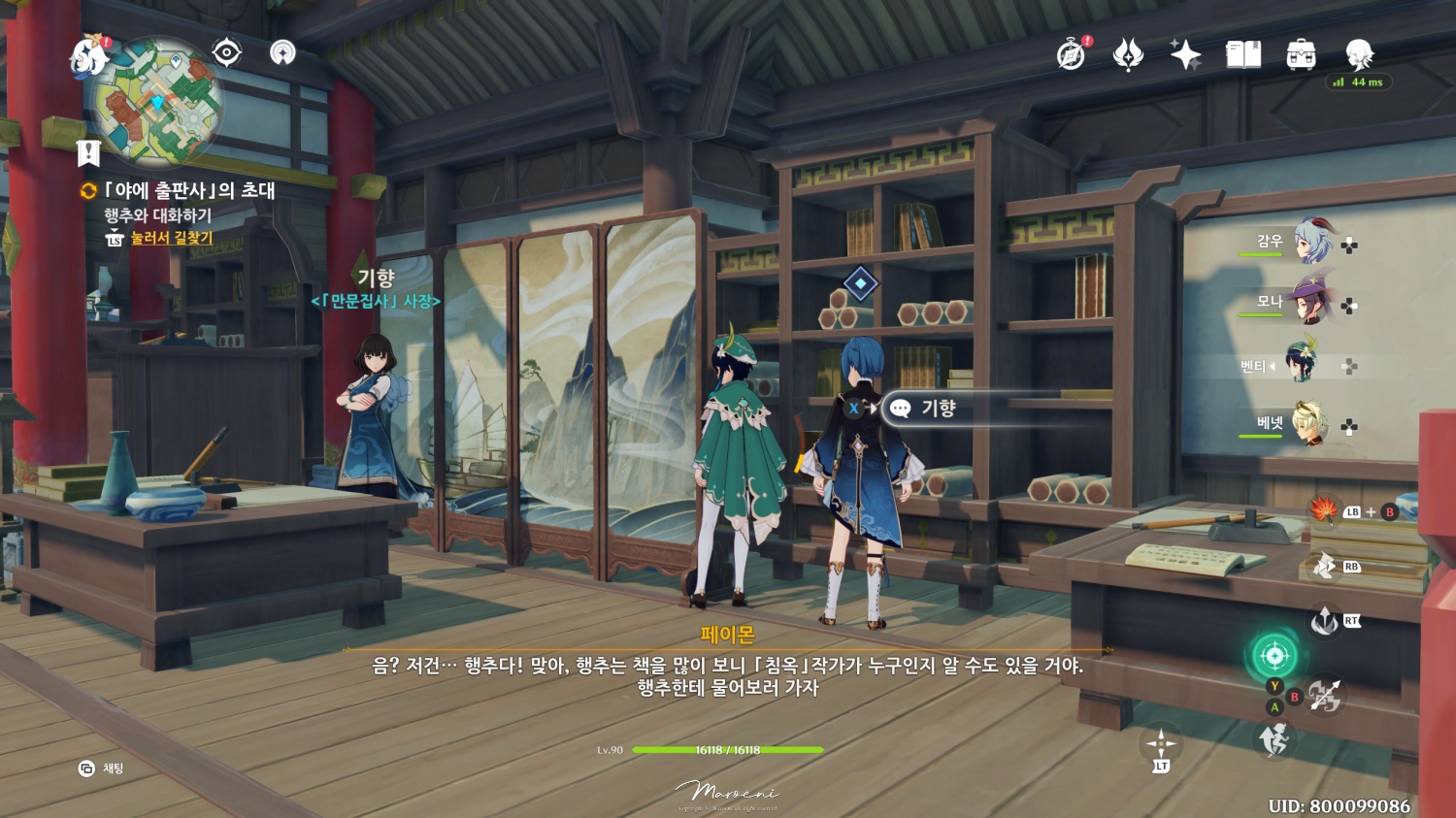This screenshot has height=818, width=1456.
Task: Open the character screen portrait icon
Action: click(1361, 55)
